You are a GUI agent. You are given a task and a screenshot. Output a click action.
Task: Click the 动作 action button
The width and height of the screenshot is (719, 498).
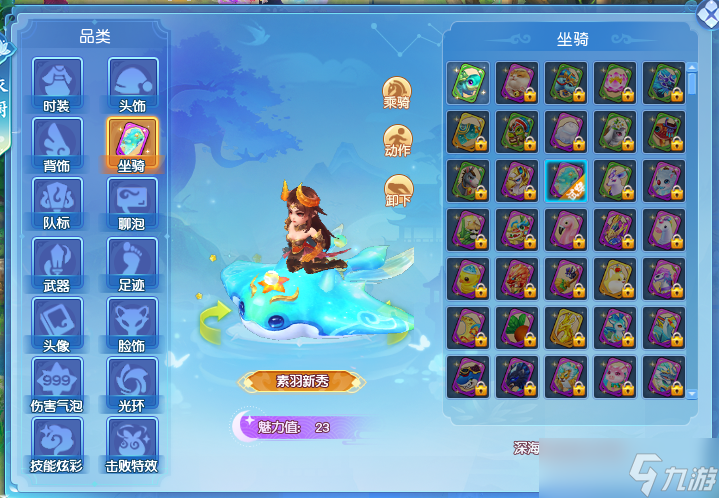click(398, 140)
